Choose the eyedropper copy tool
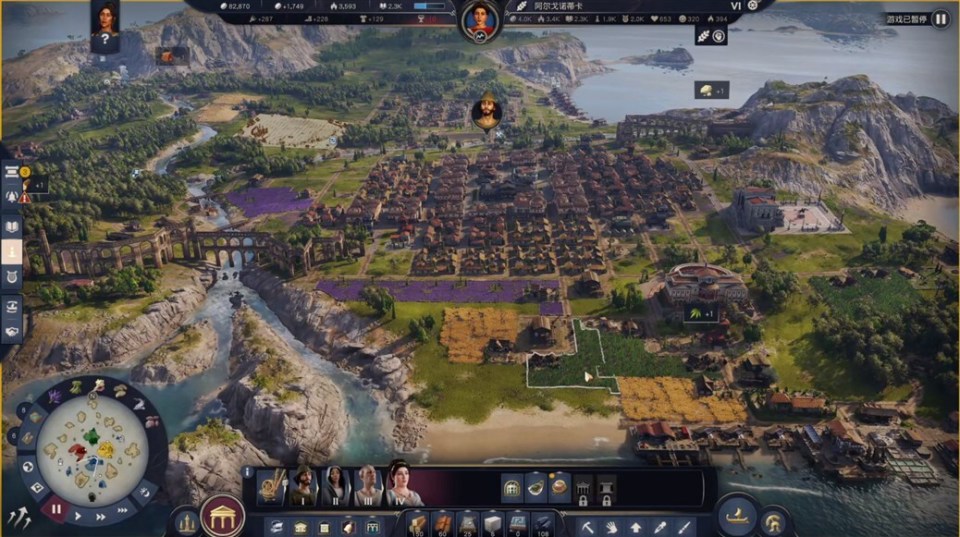The image size is (960, 537). (x=660, y=525)
